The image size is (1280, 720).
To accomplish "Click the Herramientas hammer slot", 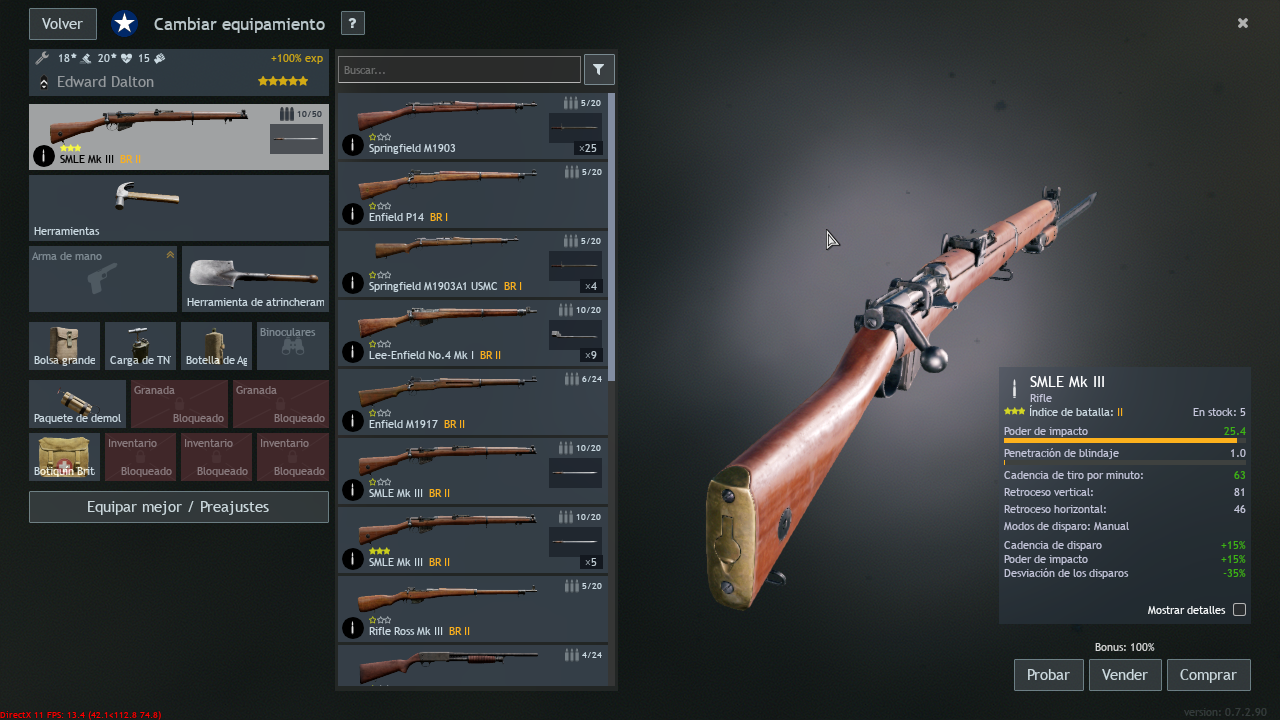I will [178, 207].
